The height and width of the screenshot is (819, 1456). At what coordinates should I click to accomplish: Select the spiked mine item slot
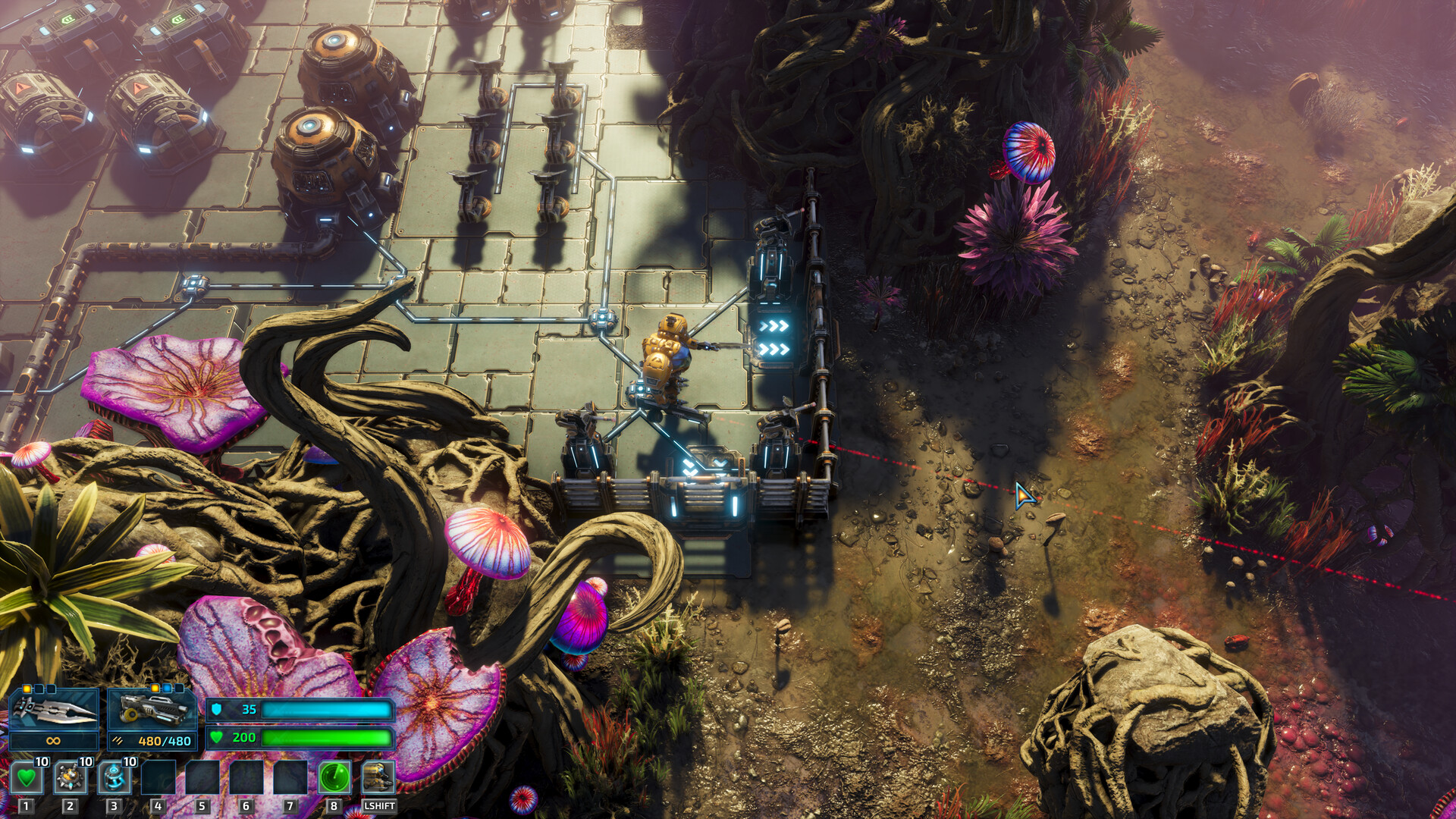(71, 777)
